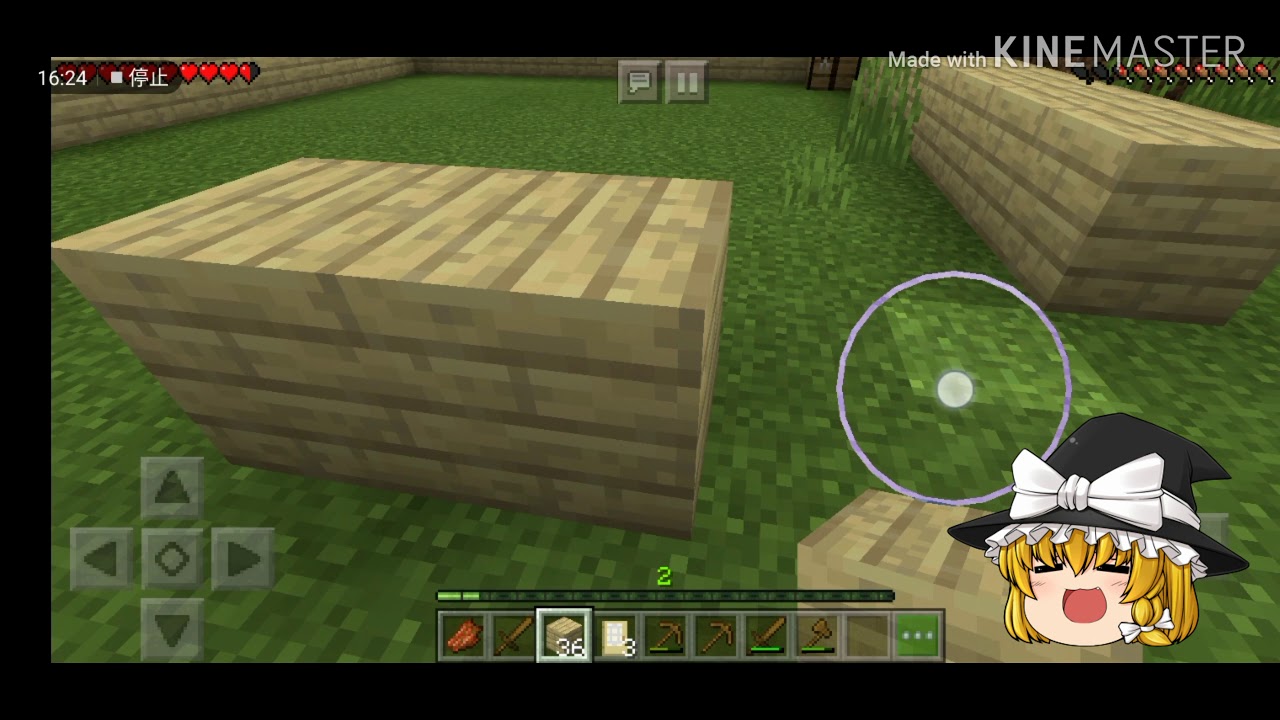This screenshot has width=1280, height=720.
Task: Select the wooden sword in the hotbar
Action: coord(514,632)
